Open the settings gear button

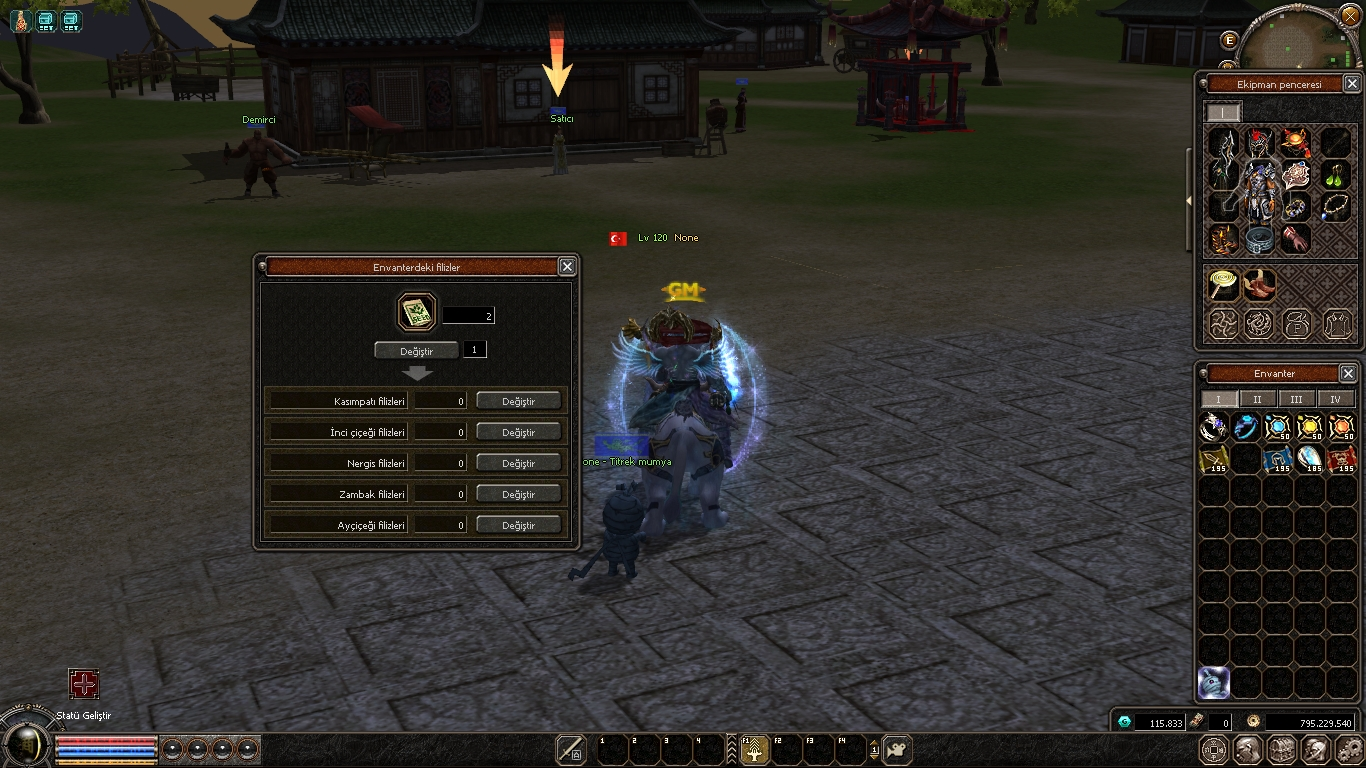pyautogui.click(x=1350, y=749)
